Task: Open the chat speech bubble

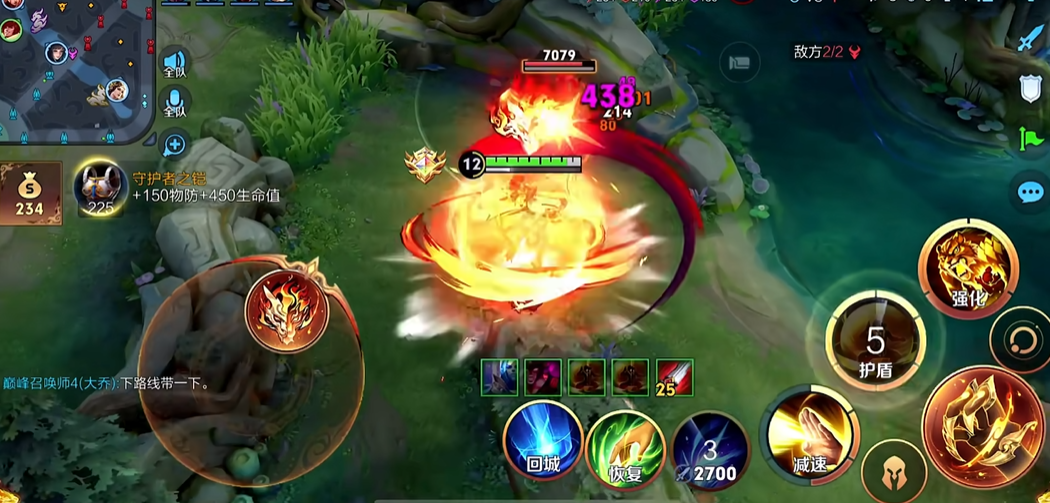Action: [x=1030, y=192]
